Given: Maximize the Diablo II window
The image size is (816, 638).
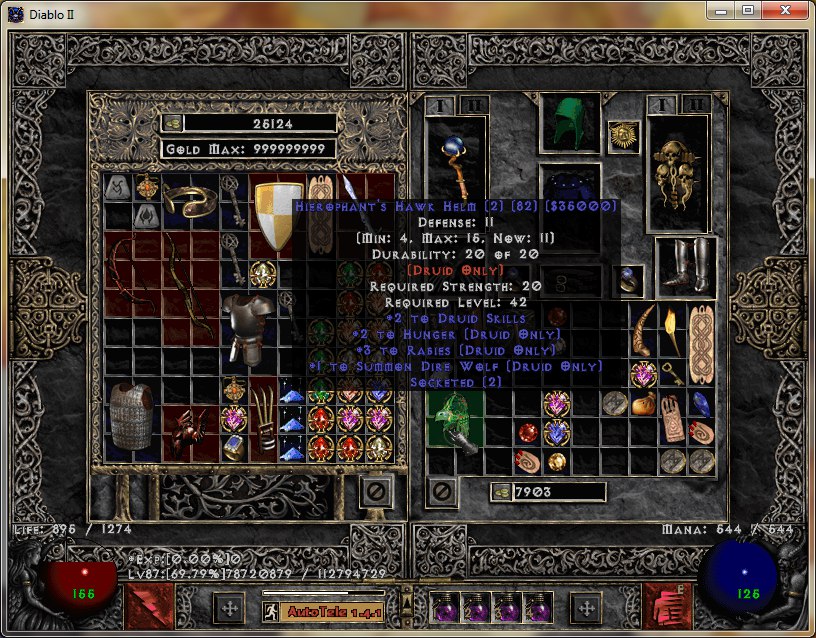Looking at the screenshot, I should [747, 10].
